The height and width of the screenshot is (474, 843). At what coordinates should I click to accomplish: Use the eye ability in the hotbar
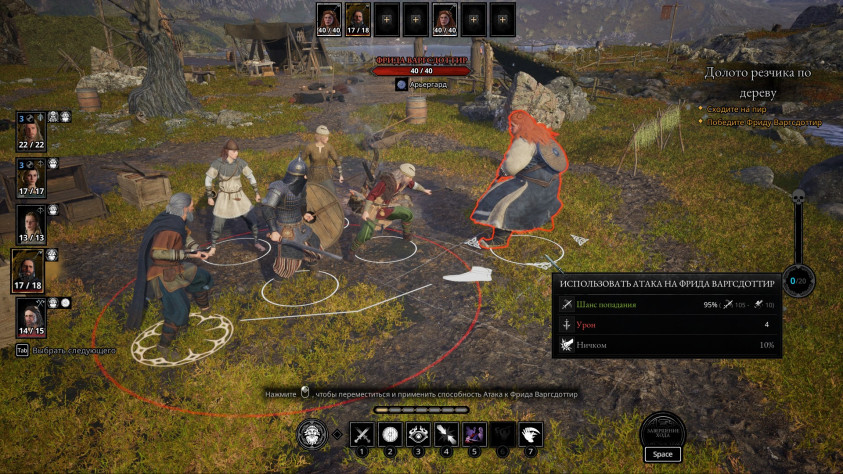pos(418,435)
